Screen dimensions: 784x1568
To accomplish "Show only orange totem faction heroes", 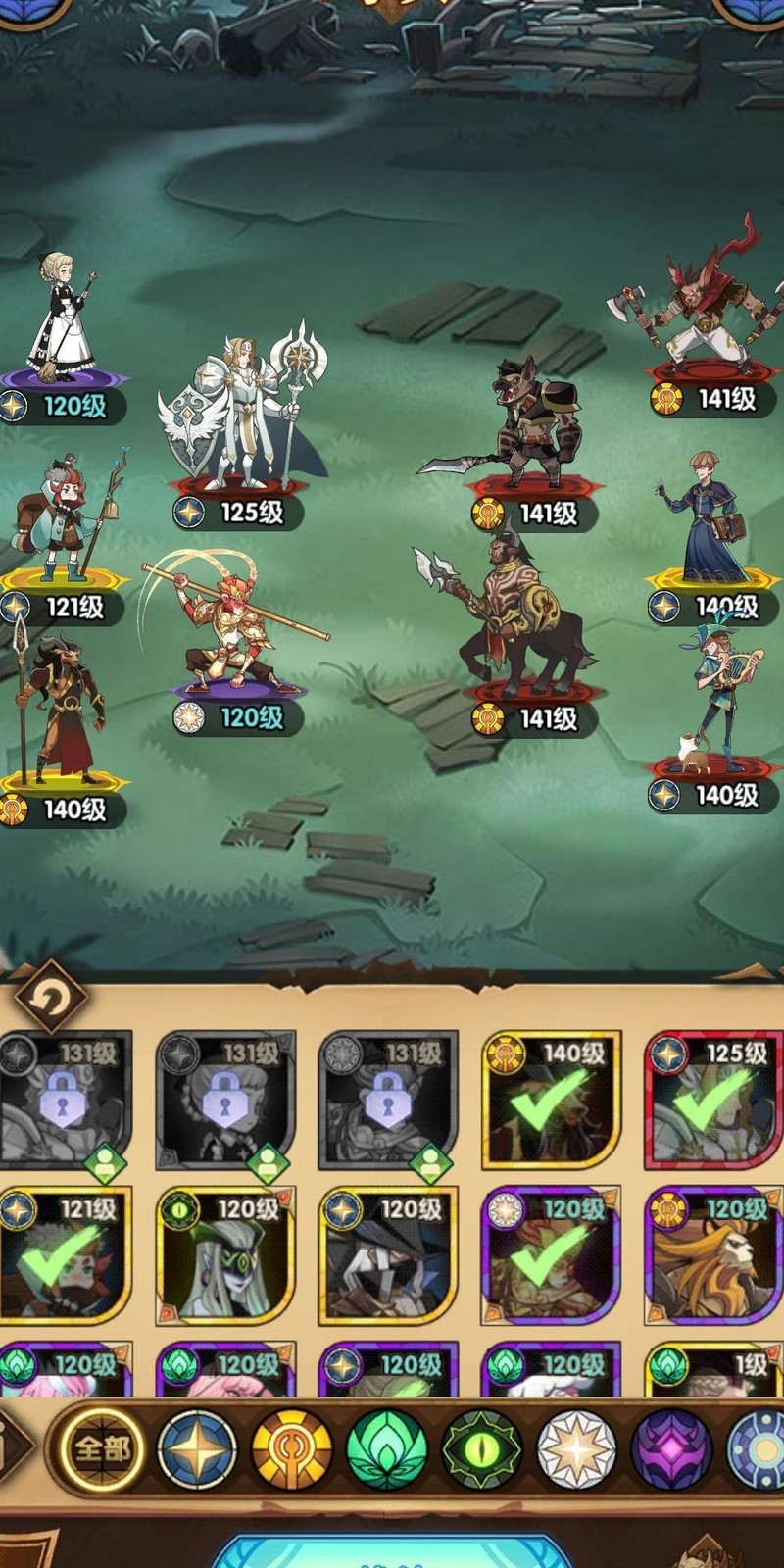I will point(292,1449).
